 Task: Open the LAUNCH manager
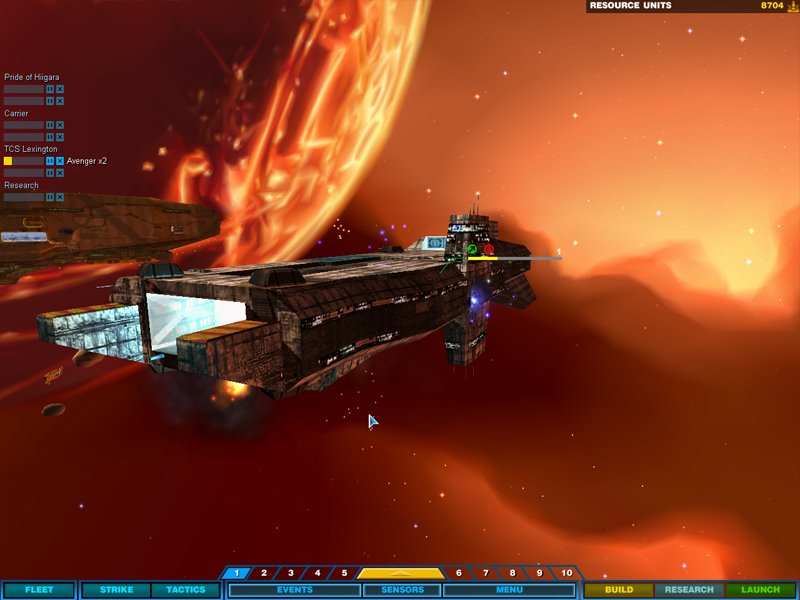(x=760, y=590)
